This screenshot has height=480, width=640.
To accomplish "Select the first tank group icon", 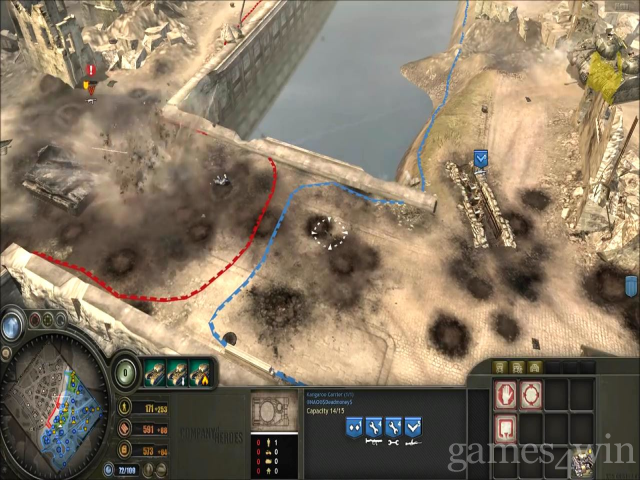I will 154,372.
